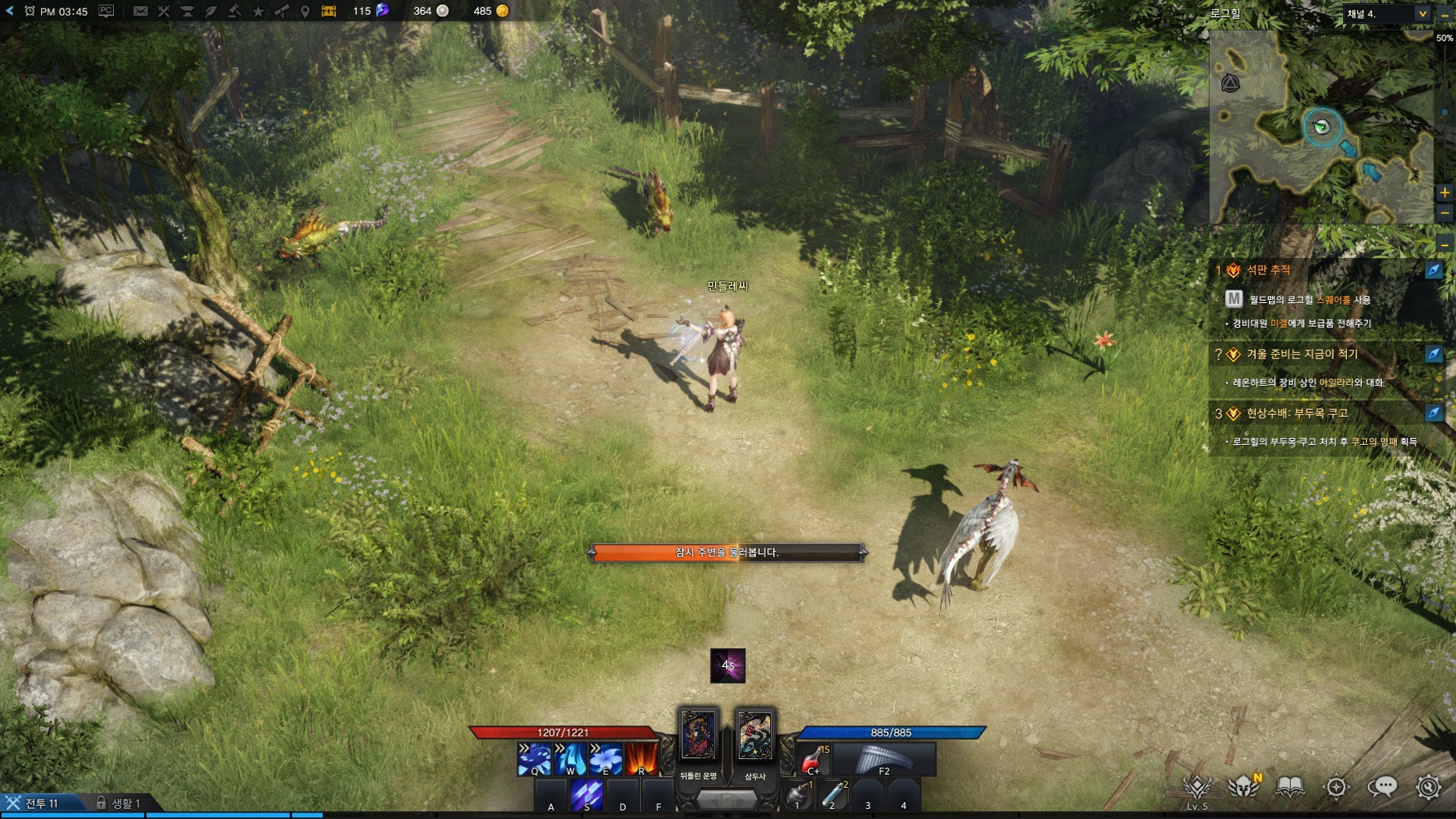Open the speech bubble community menu

1382,787
